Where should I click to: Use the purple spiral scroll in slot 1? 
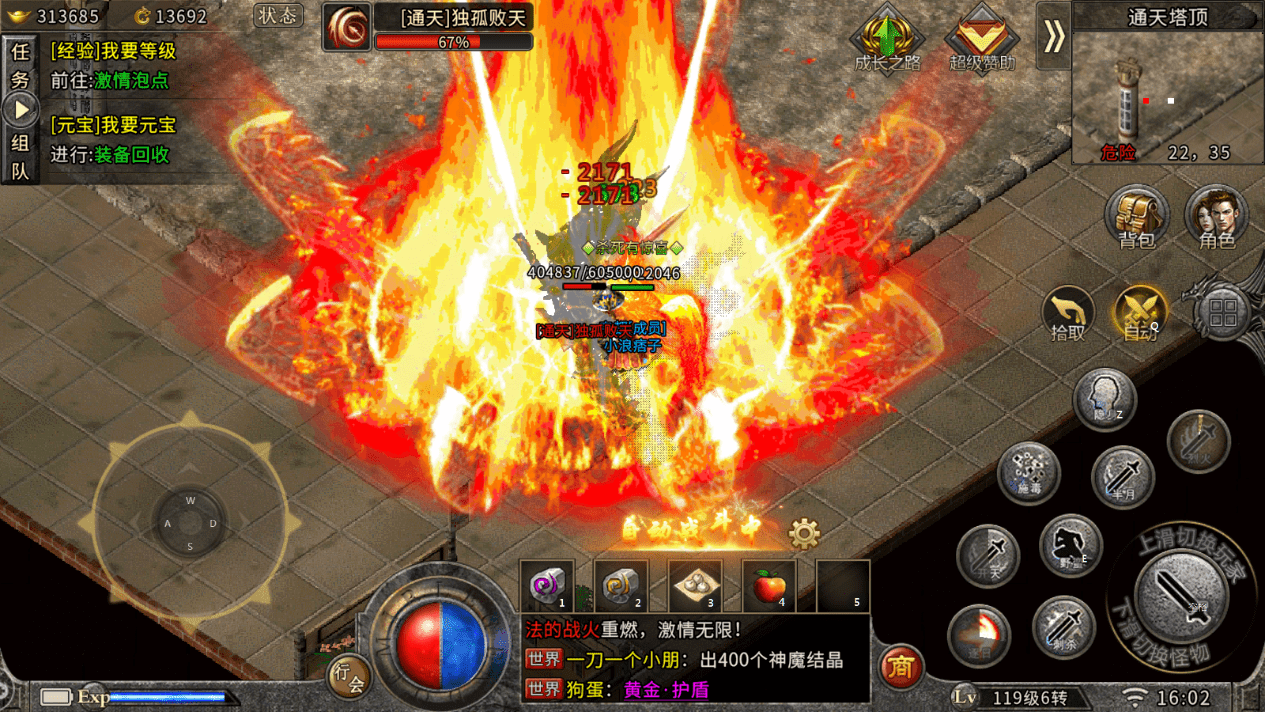click(x=547, y=585)
